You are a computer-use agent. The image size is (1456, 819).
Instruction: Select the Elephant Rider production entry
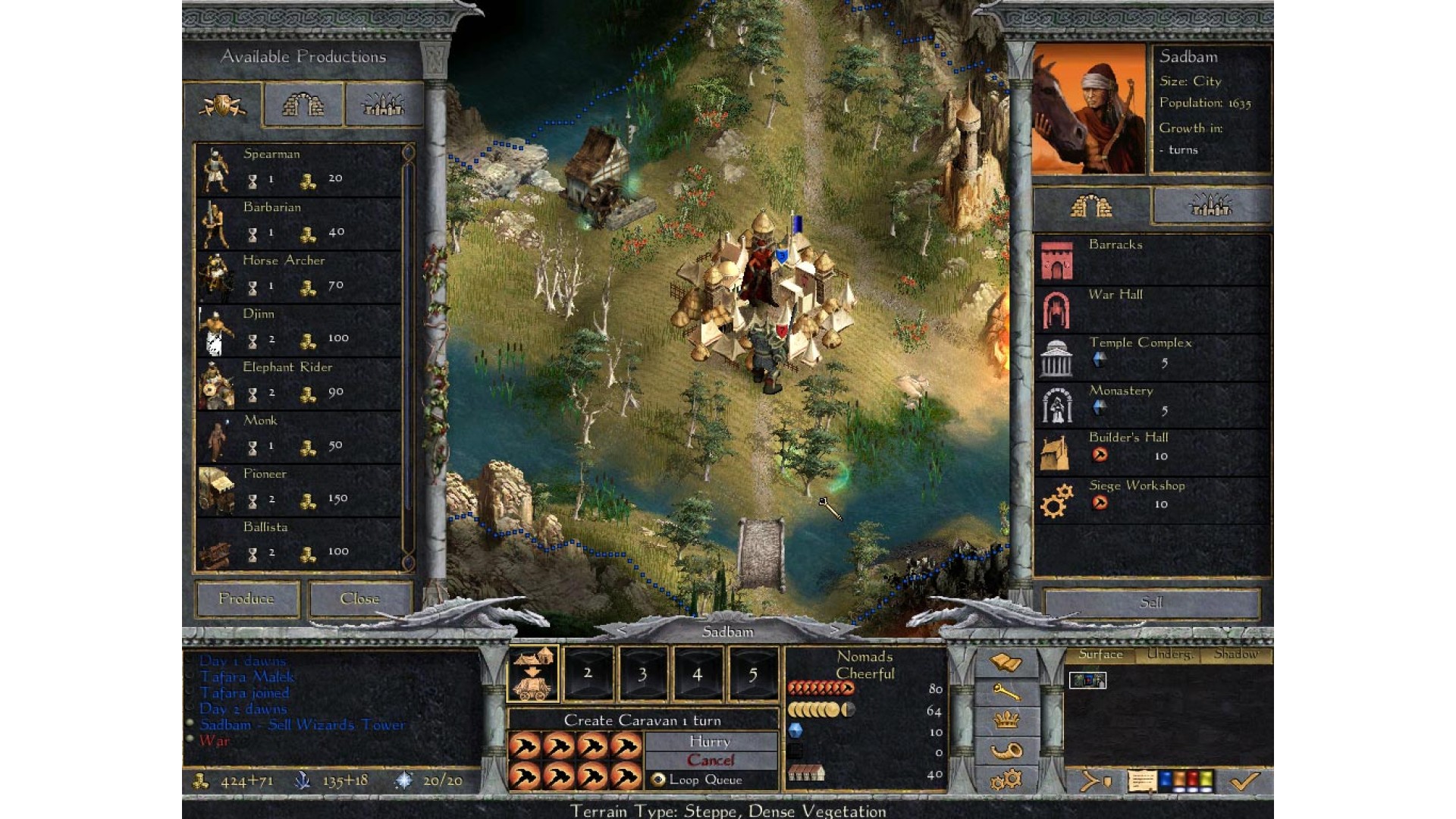tap(299, 383)
